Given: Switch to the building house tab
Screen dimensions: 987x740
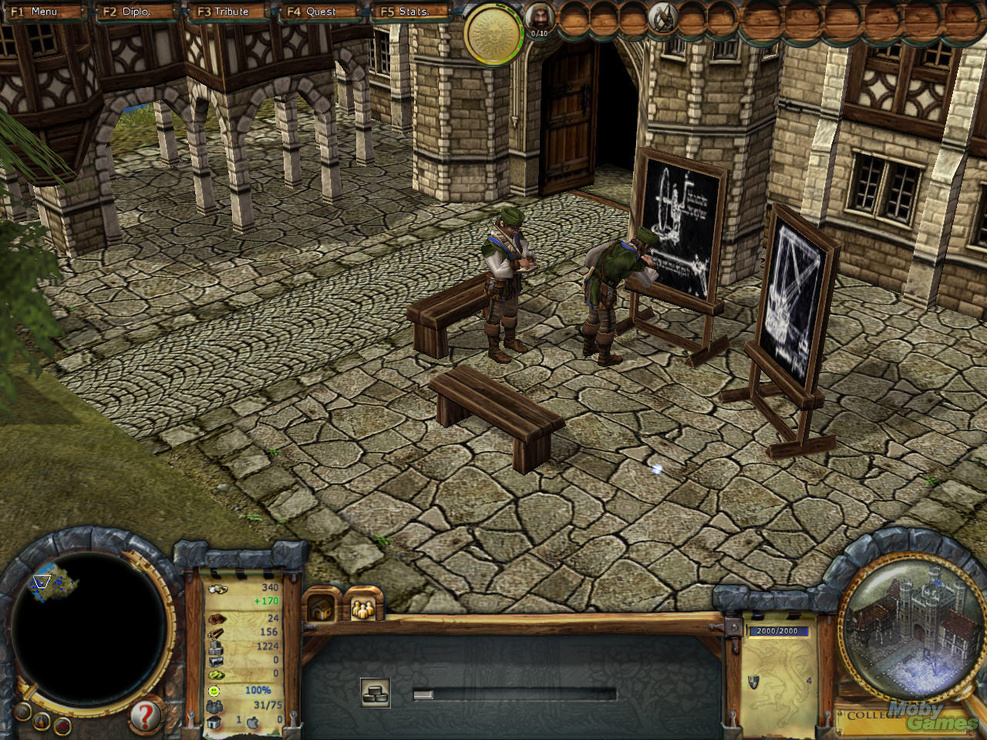Looking at the screenshot, I should click(x=322, y=607).
